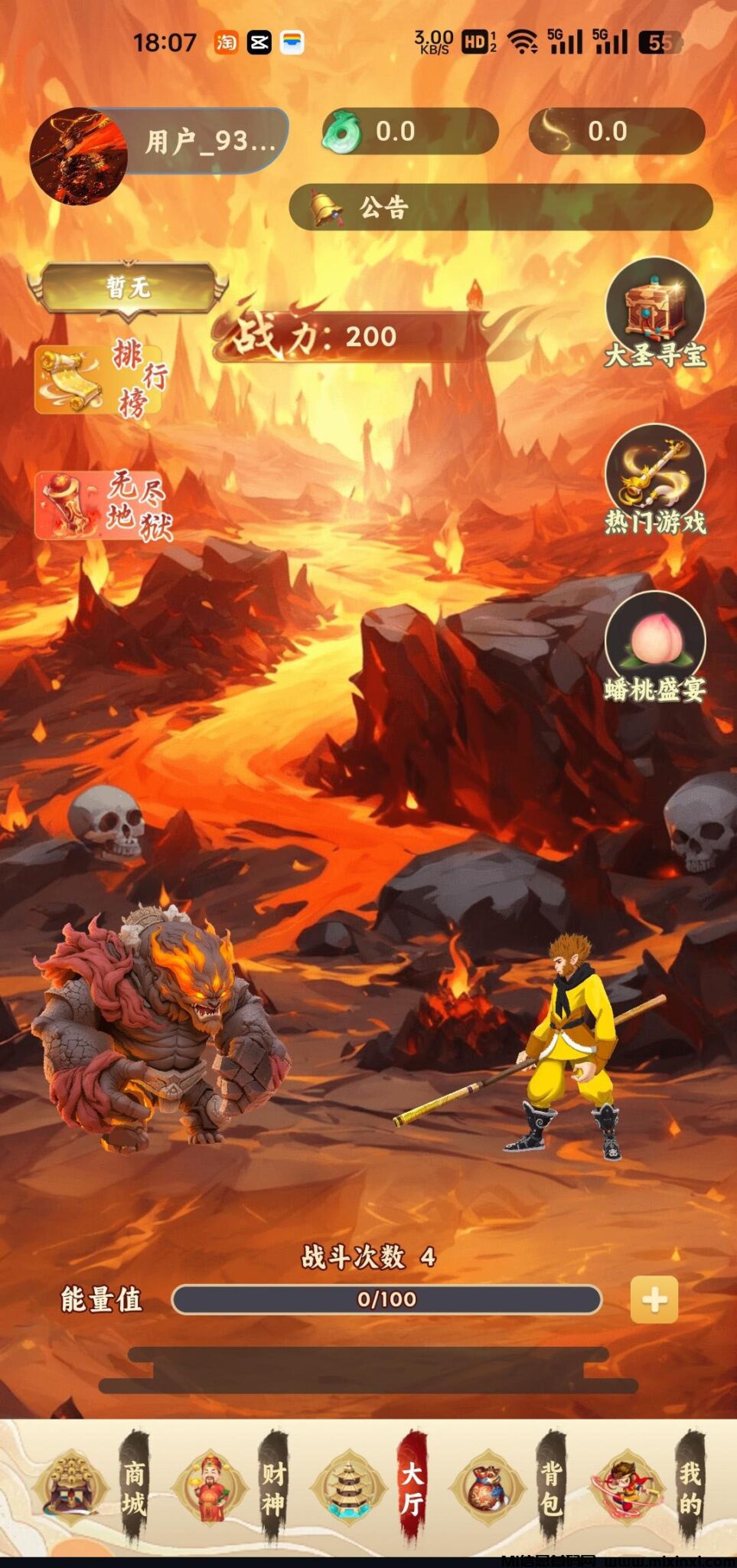Screen dimensions: 737x1568
Task: Tap the green jade currency counter
Action: point(410,132)
